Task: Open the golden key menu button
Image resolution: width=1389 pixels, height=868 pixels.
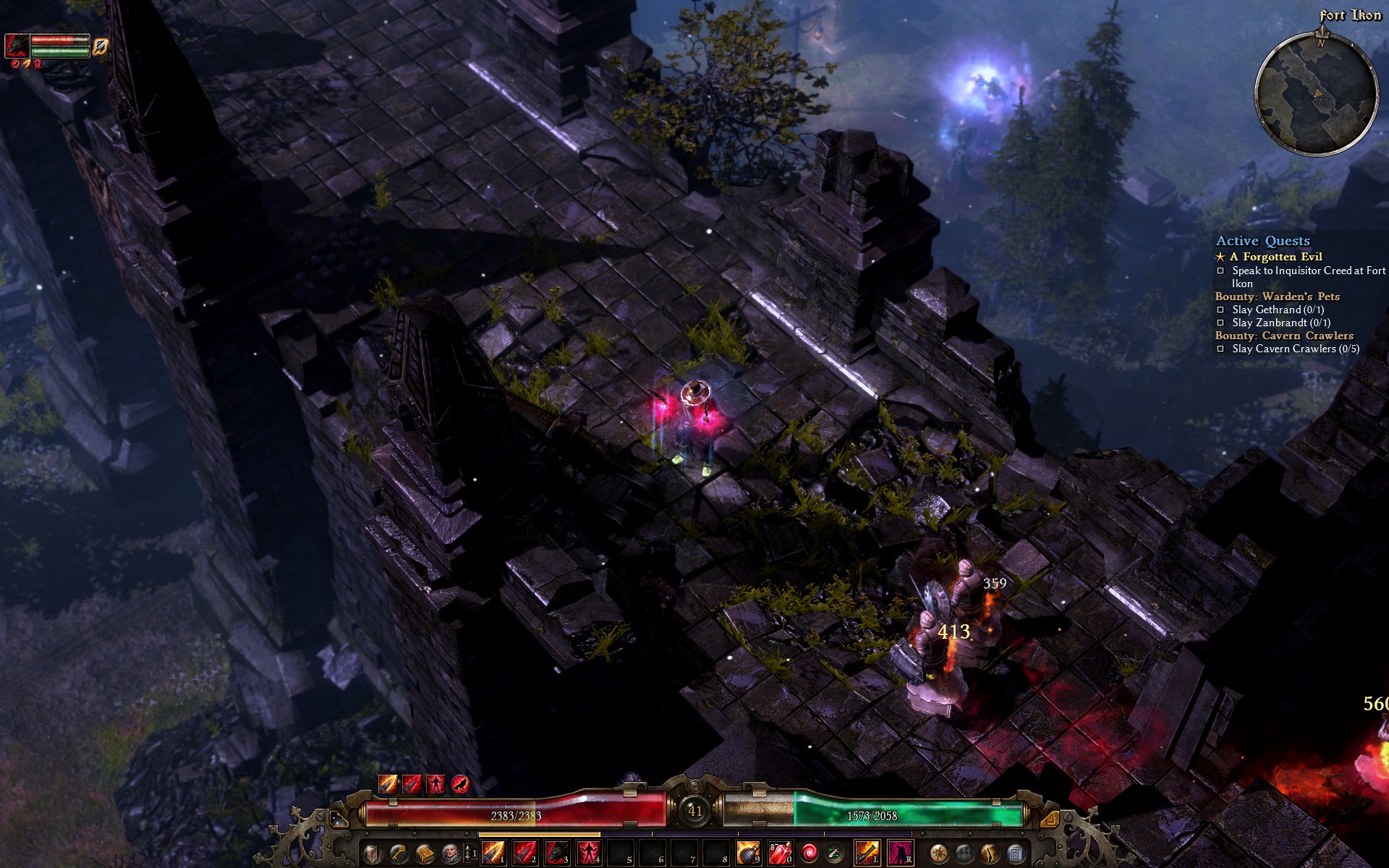Action: [398, 854]
